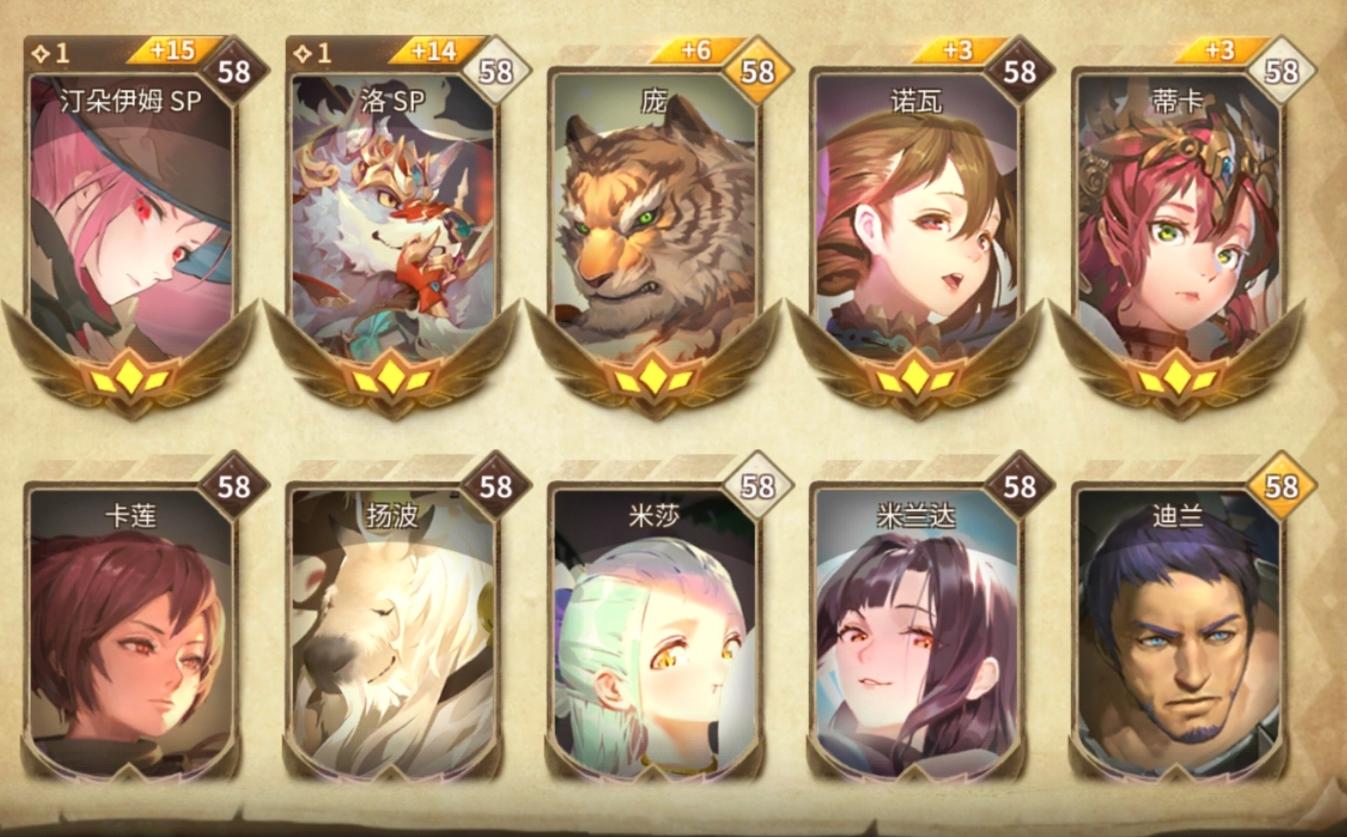Viewport: 1347px width, 837px height.
Task: Click the level 58 badge on 迪兰
Action: [1284, 488]
